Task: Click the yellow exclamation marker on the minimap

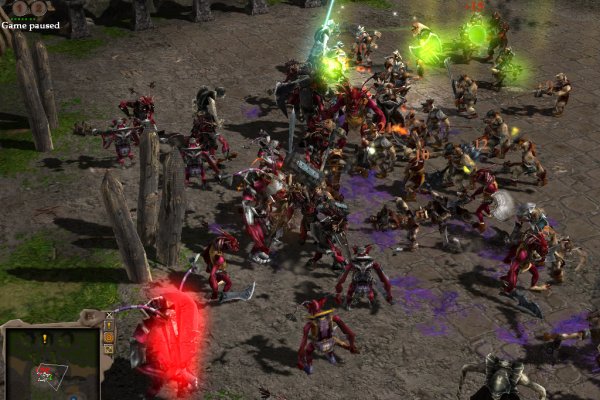Action: 45,338
